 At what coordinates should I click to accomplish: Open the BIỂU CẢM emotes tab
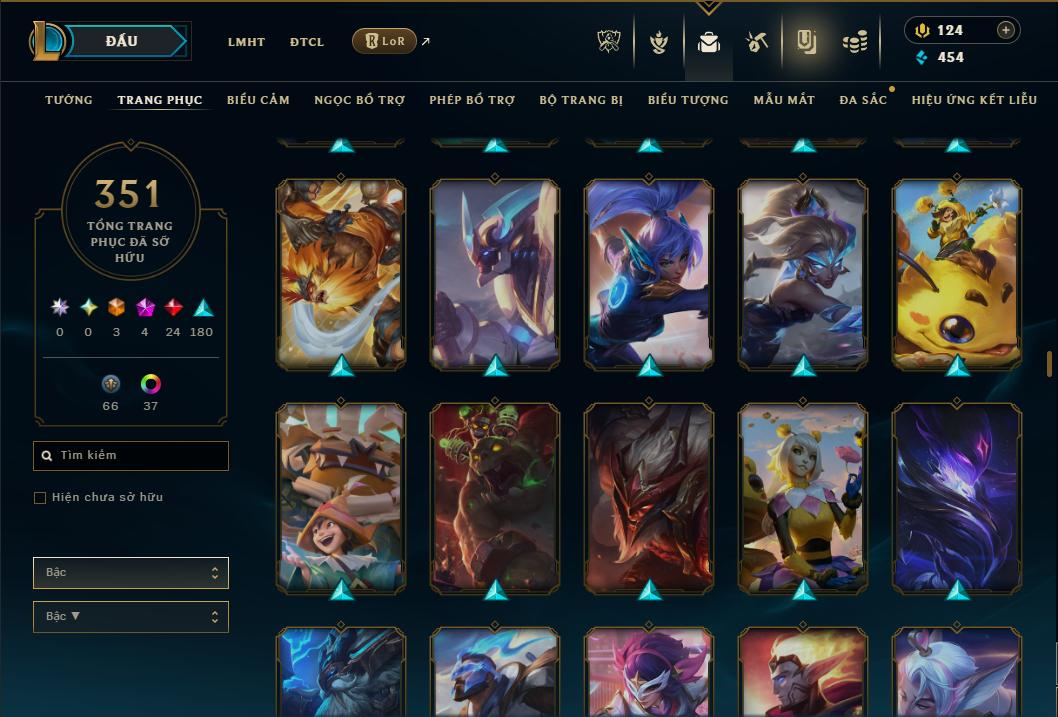258,100
